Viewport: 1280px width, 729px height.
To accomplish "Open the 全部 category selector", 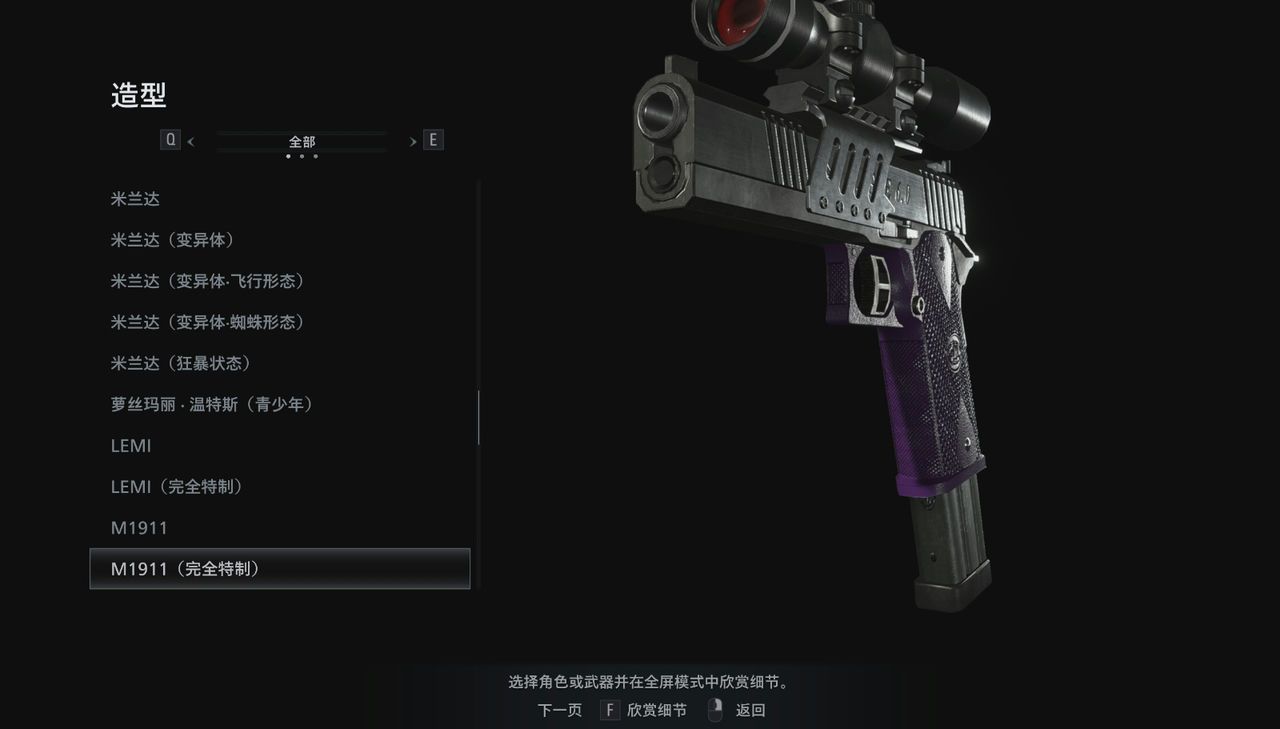I will pos(301,141).
